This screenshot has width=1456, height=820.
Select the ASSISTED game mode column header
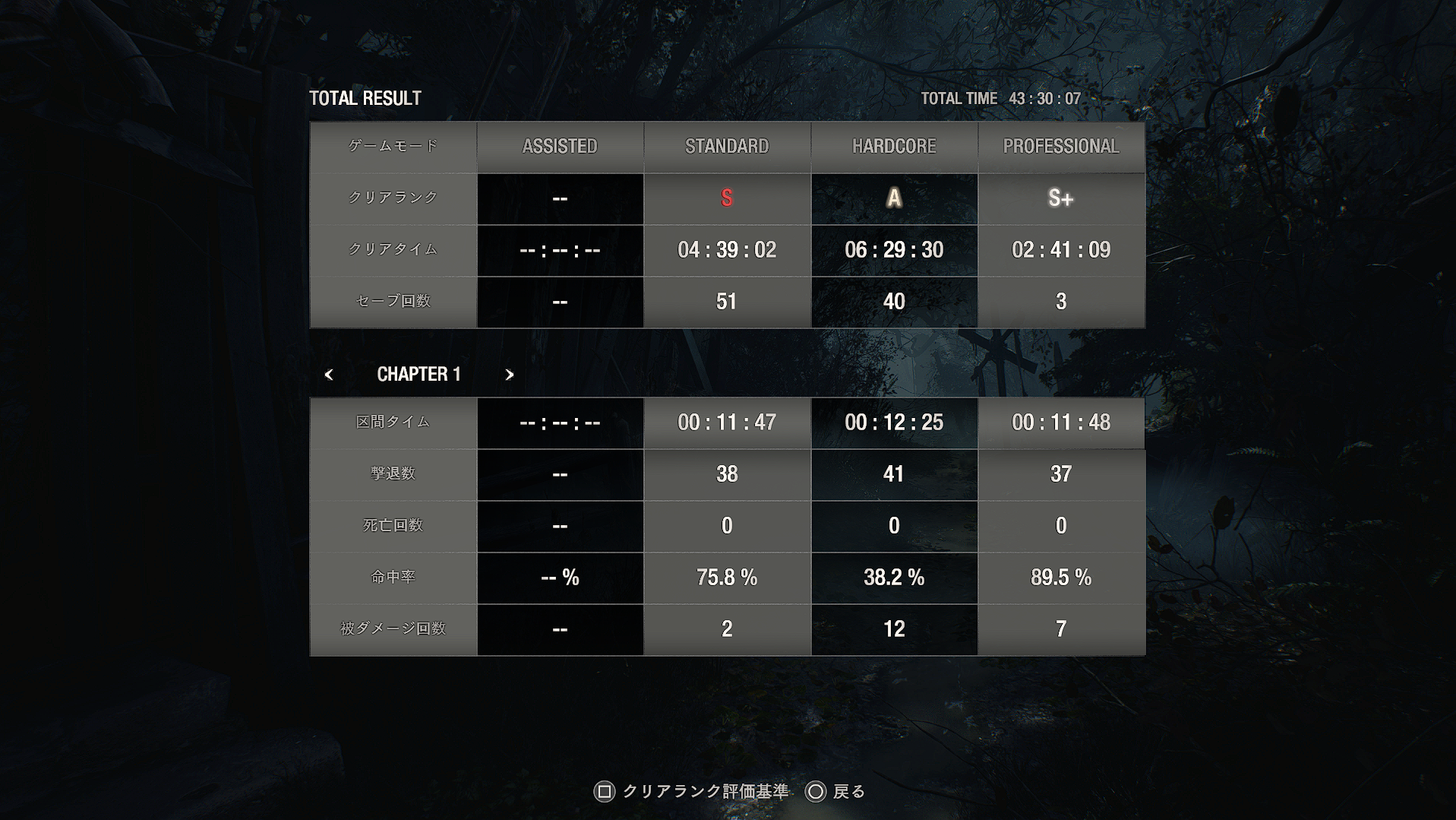point(560,146)
